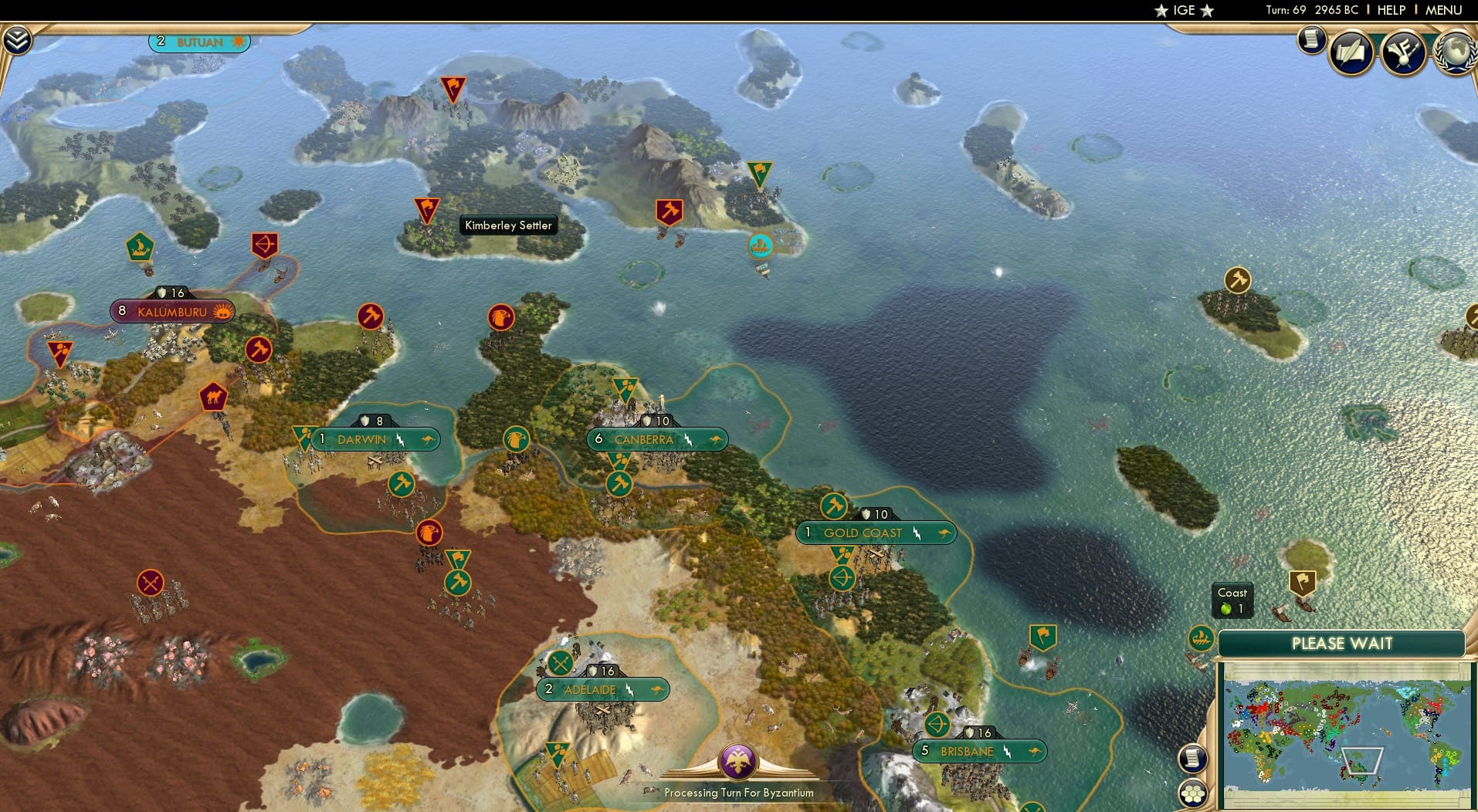Select the camel caravan flag near Kalumburu
The height and width of the screenshot is (812, 1478).
[215, 395]
